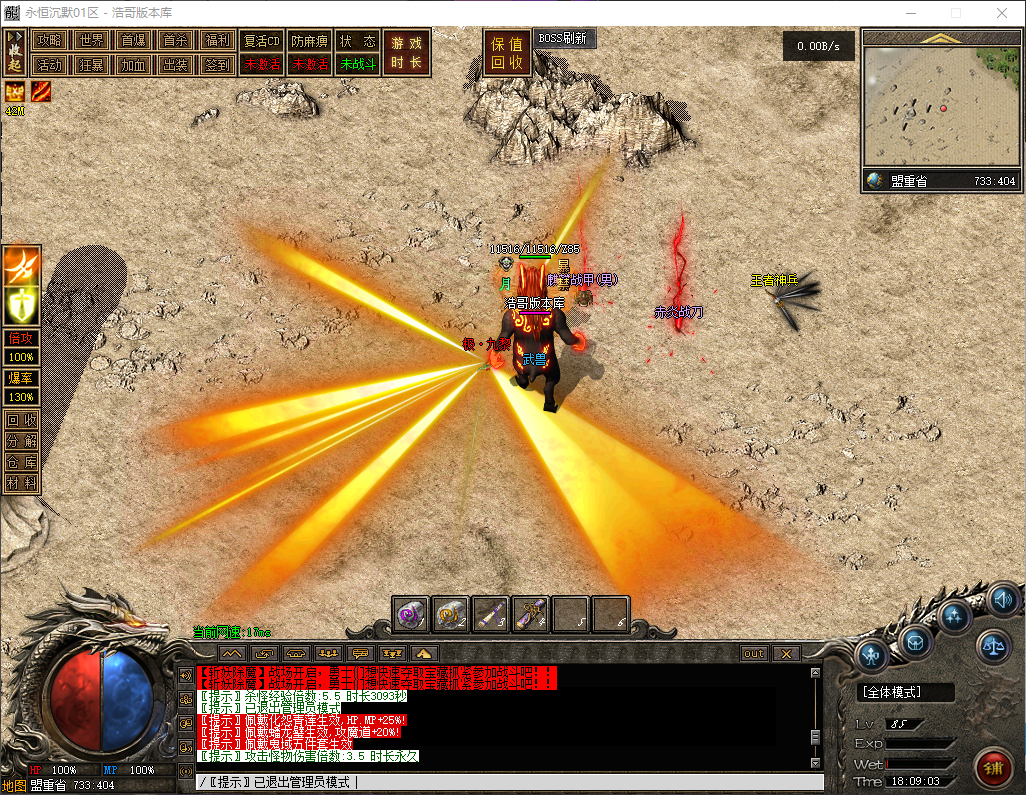Activate the flaming axe skill icon

[22, 266]
